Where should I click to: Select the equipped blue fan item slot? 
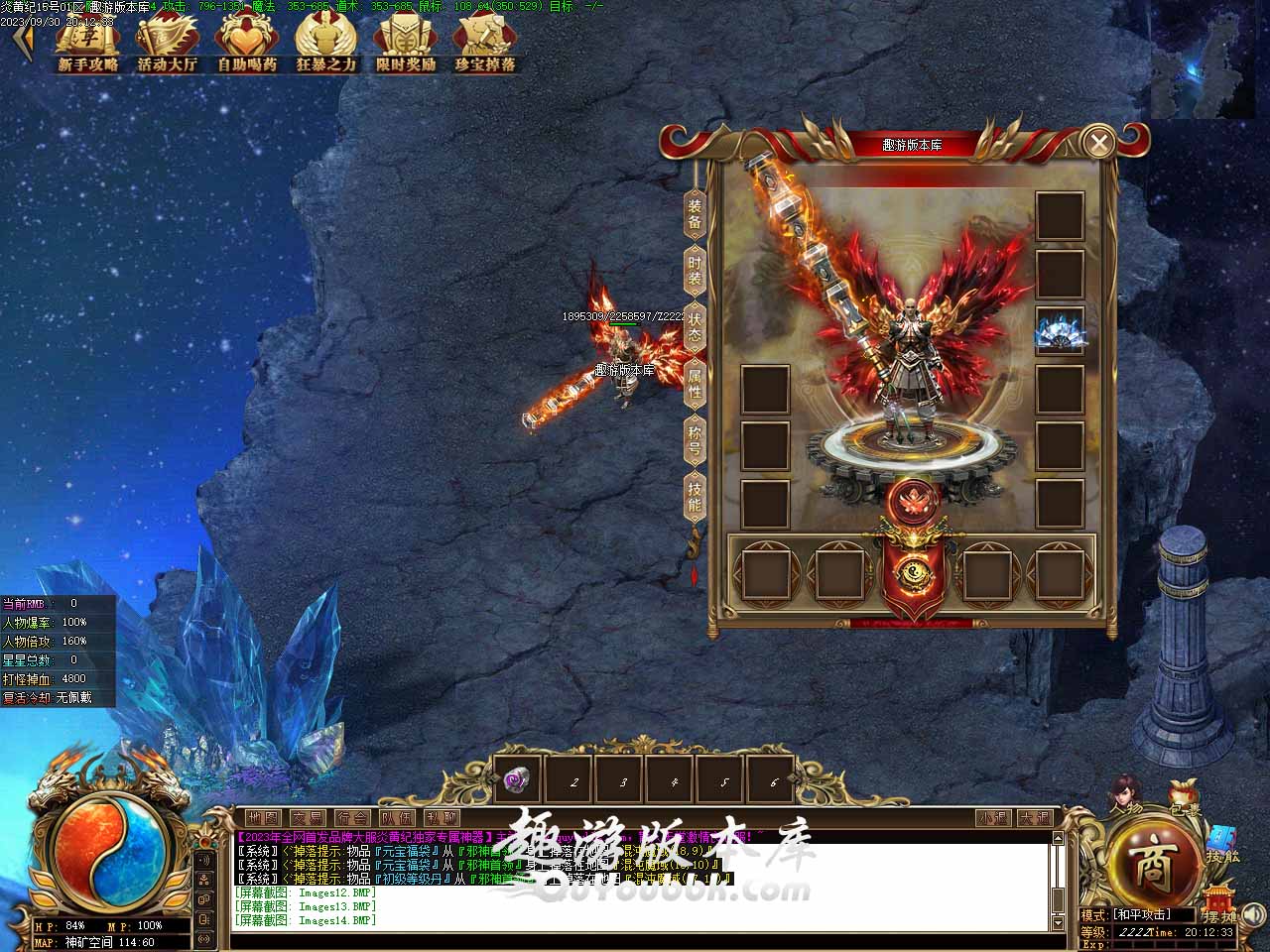tap(1060, 331)
